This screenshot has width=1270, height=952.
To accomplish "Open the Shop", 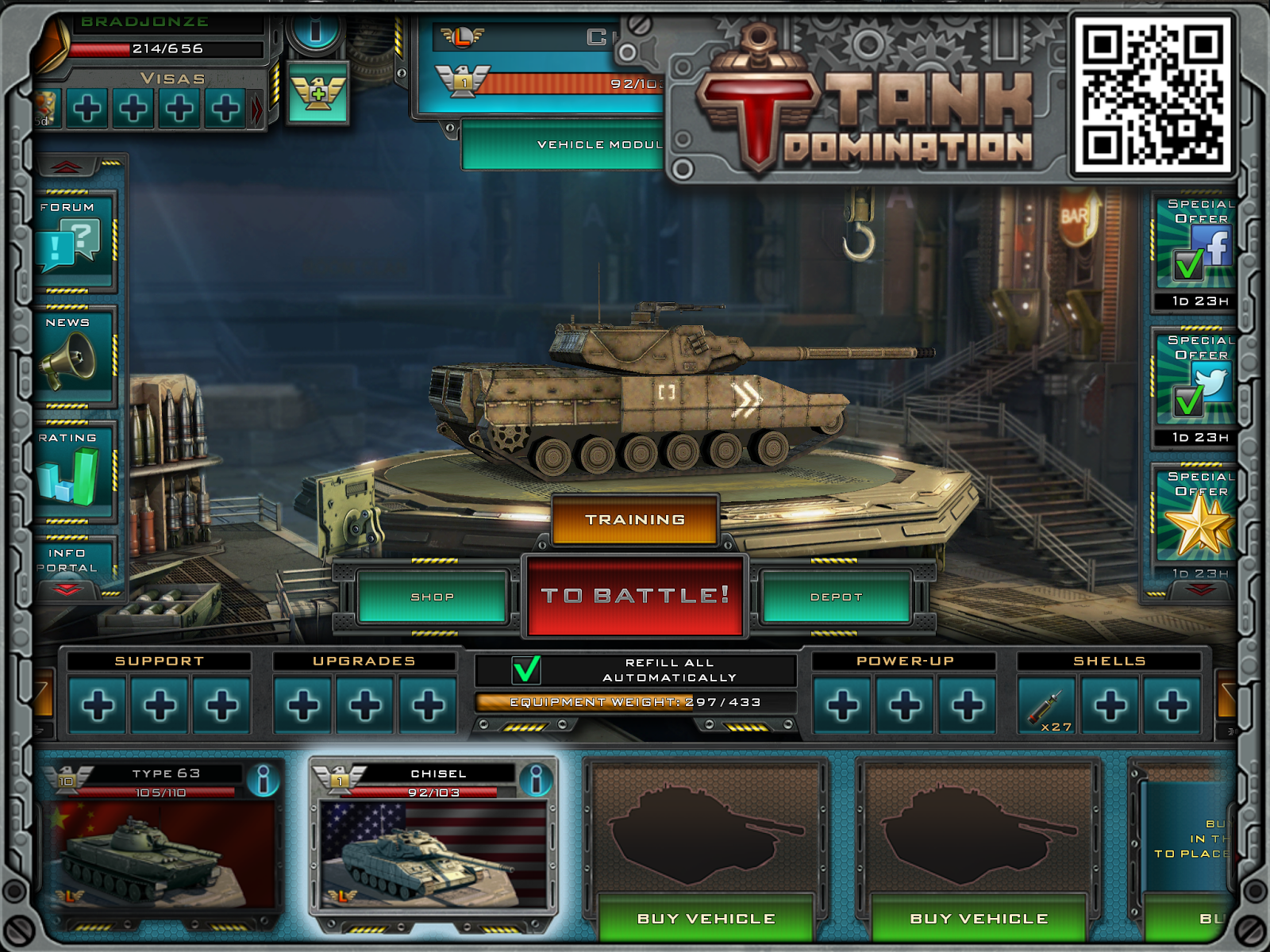I will click(x=433, y=597).
